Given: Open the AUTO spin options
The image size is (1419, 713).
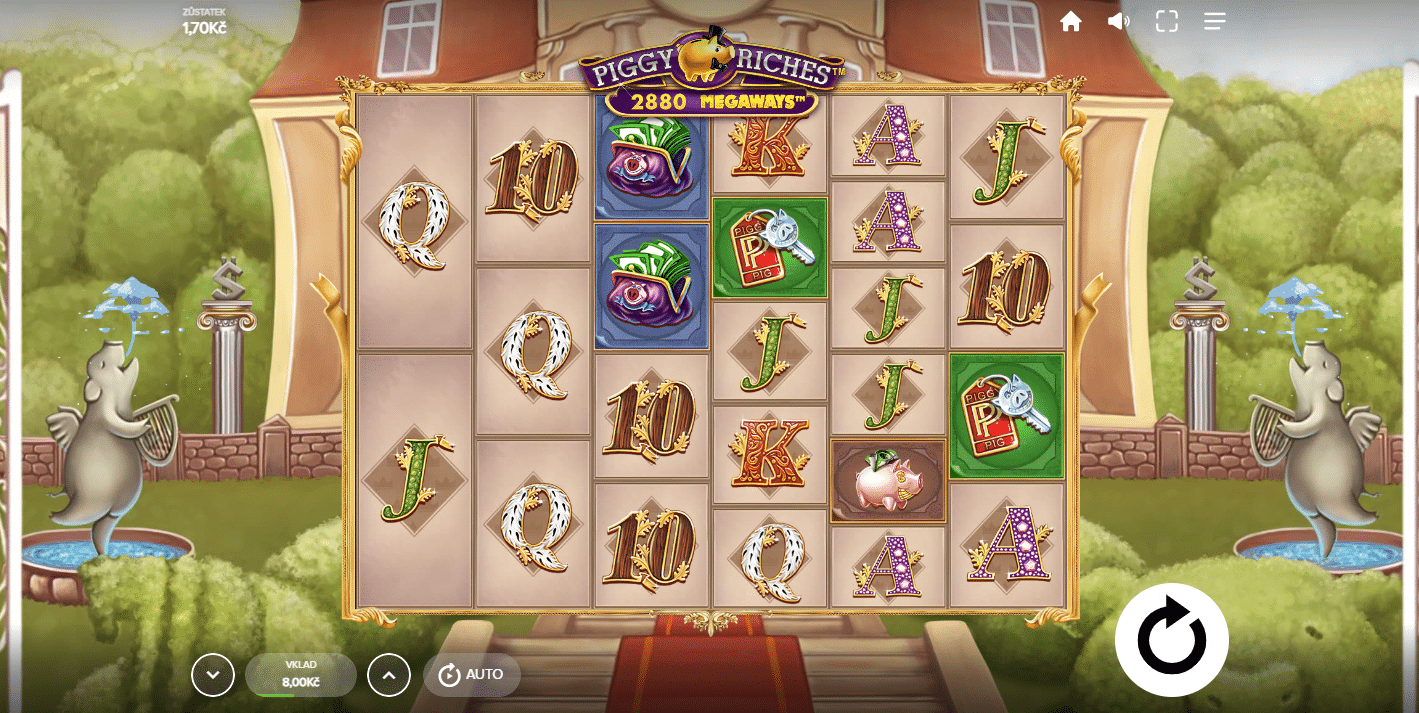Looking at the screenshot, I should (x=472, y=675).
